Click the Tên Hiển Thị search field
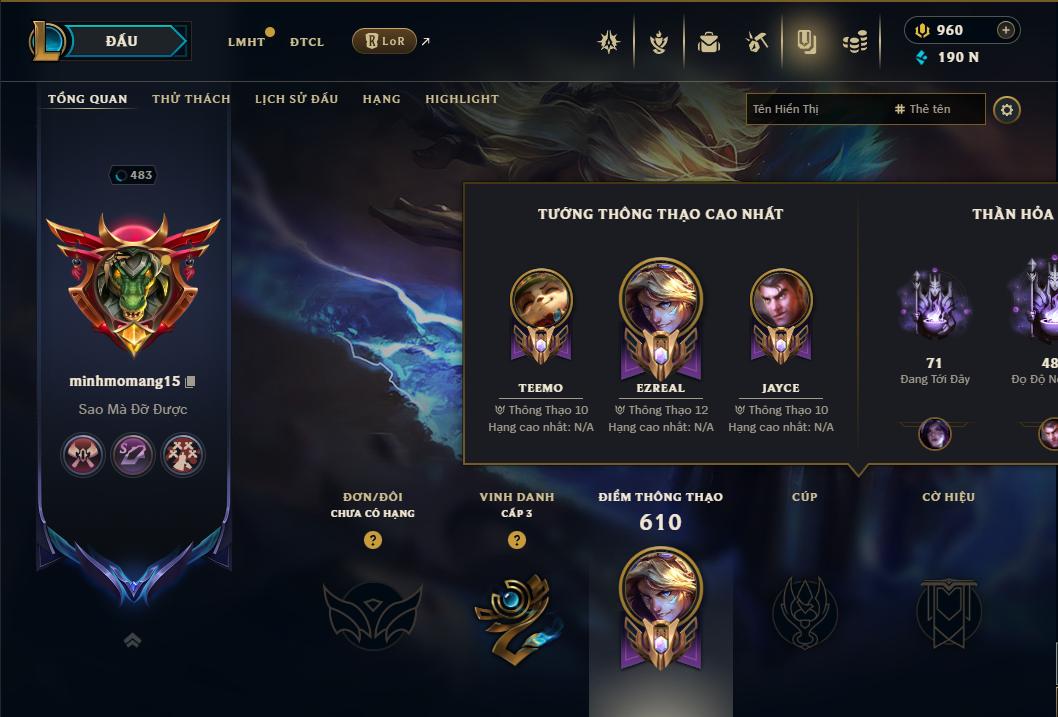Viewport: 1058px width, 717px height. (815, 109)
